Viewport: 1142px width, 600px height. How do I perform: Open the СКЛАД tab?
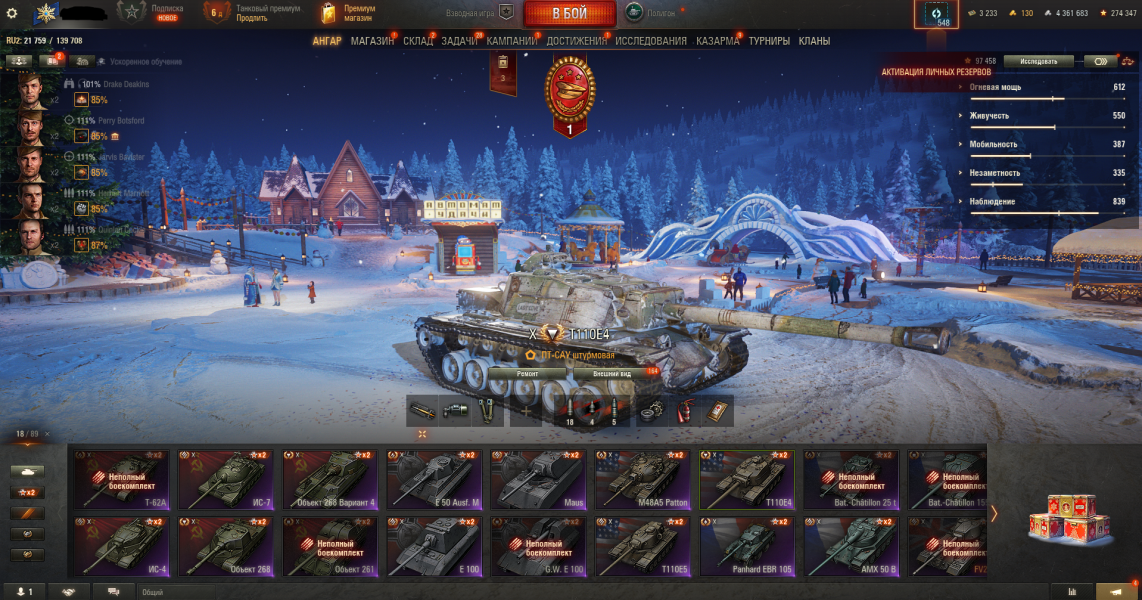tap(418, 41)
